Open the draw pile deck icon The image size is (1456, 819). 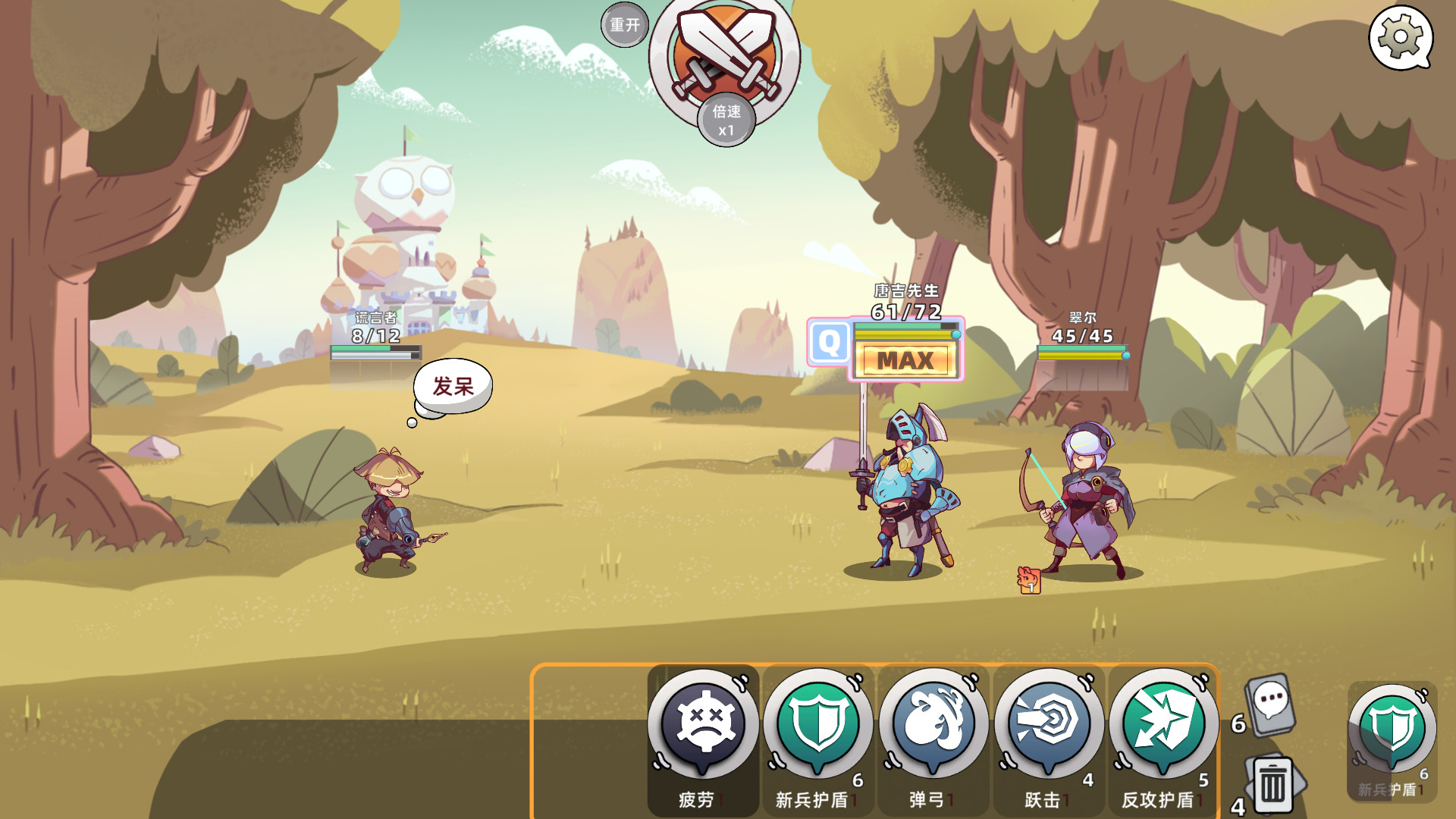(1271, 705)
